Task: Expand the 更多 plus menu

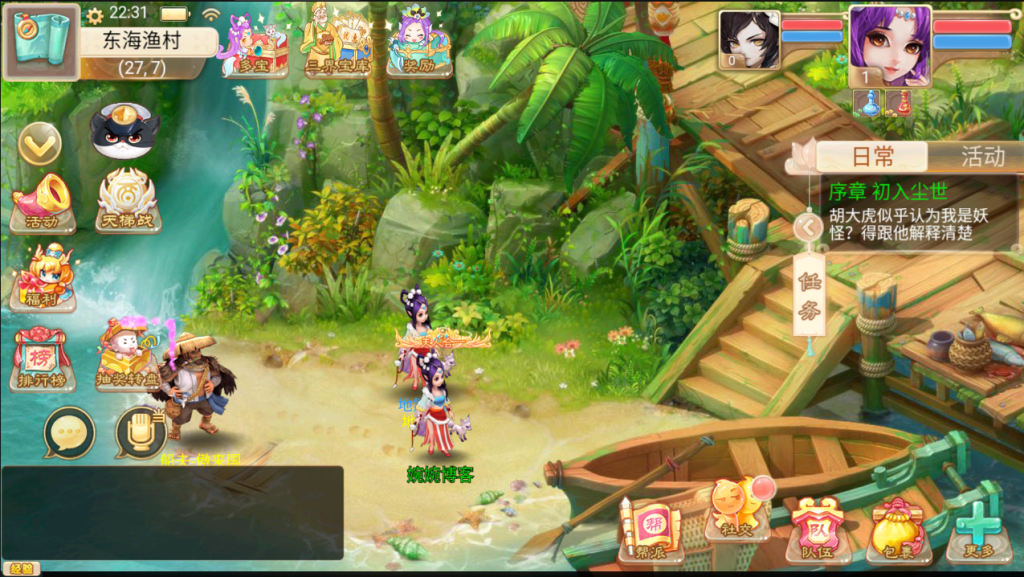Action: click(977, 529)
